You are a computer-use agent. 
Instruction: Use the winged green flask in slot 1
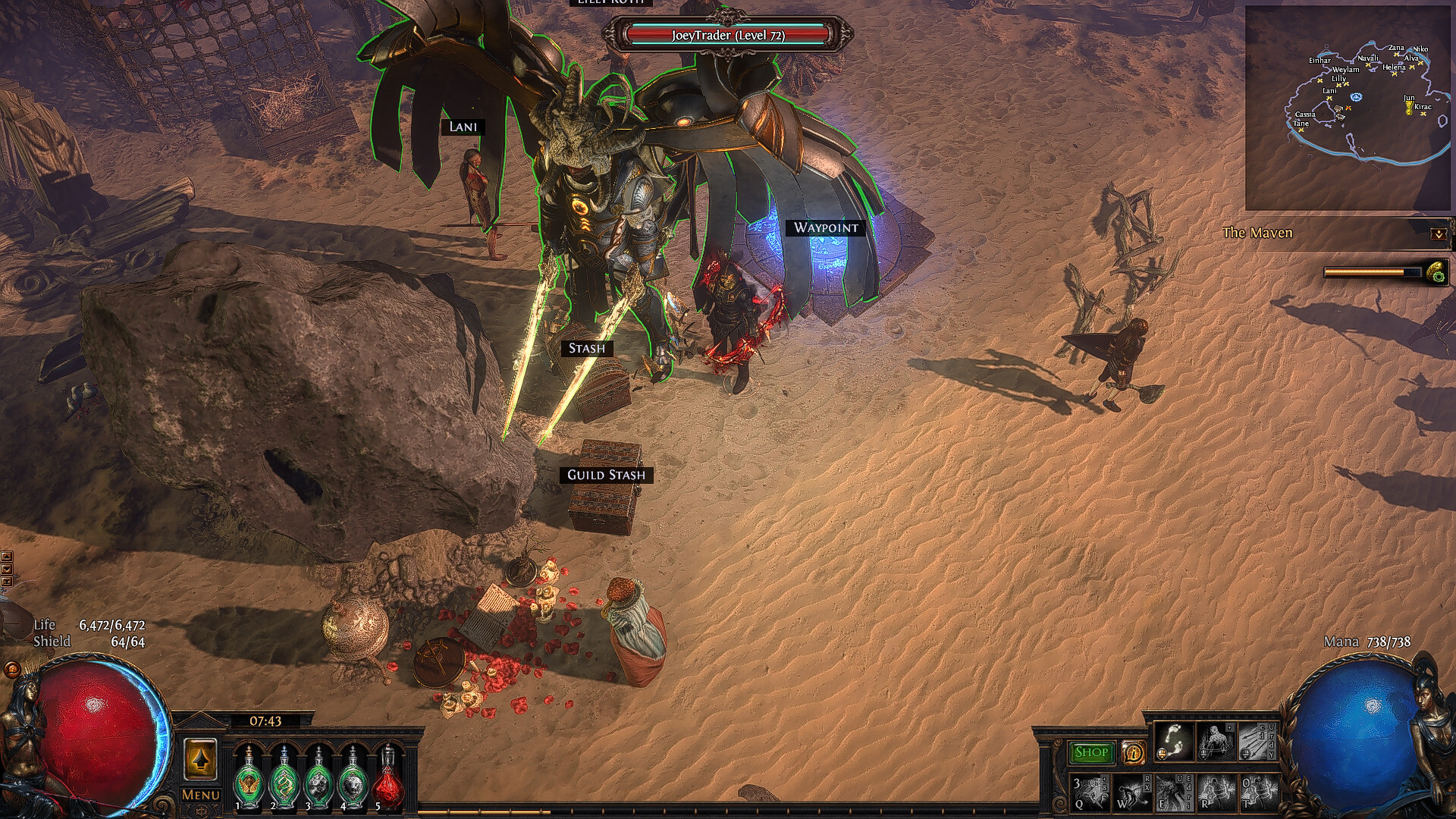(249, 778)
